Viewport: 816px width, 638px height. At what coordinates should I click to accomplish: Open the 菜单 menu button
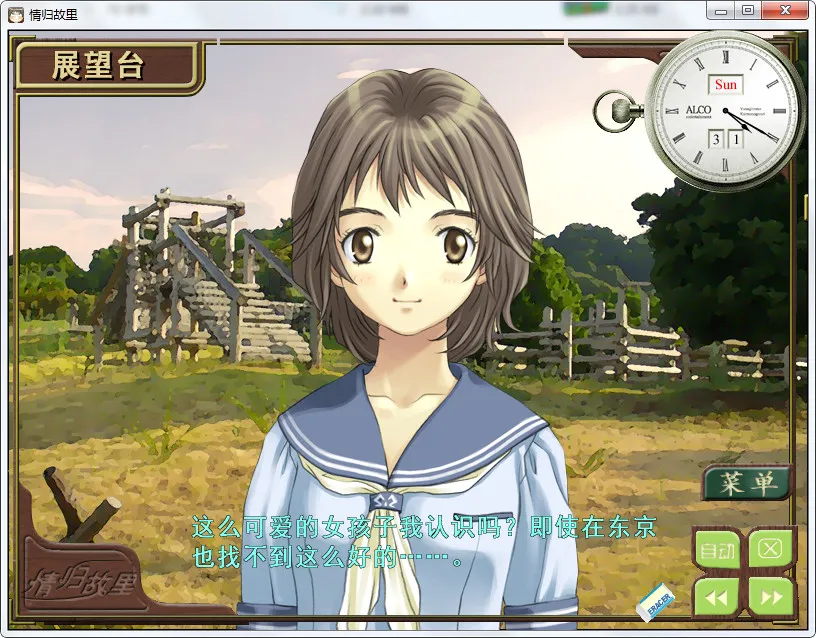(x=746, y=483)
